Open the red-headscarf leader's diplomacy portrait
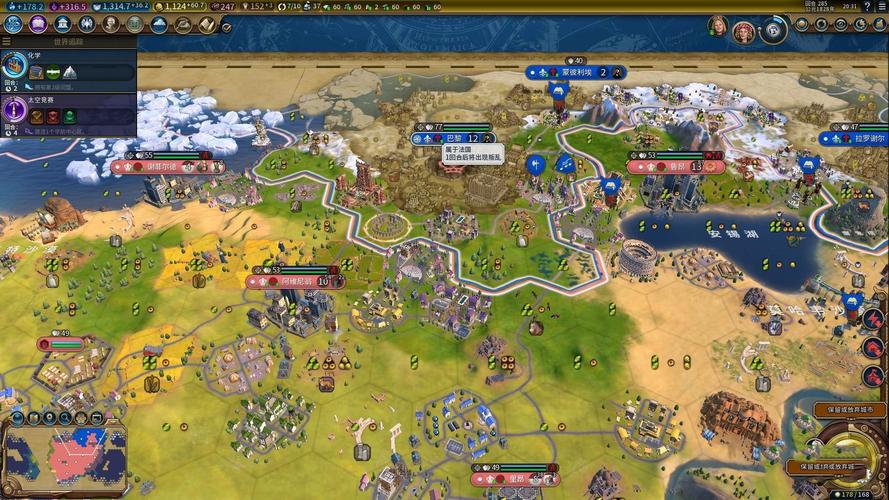Screen dimensions: 889x500 point(743,30)
